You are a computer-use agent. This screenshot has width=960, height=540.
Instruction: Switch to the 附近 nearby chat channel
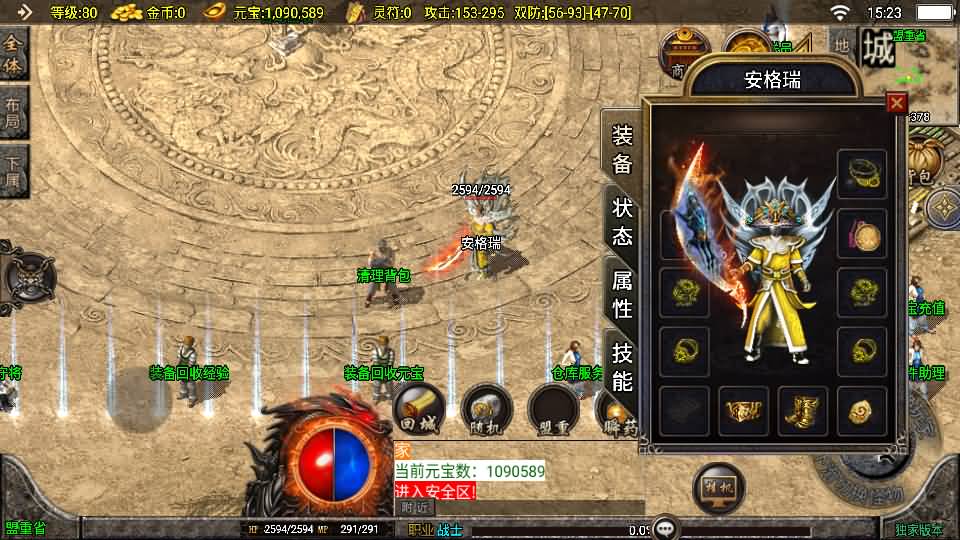(x=413, y=507)
